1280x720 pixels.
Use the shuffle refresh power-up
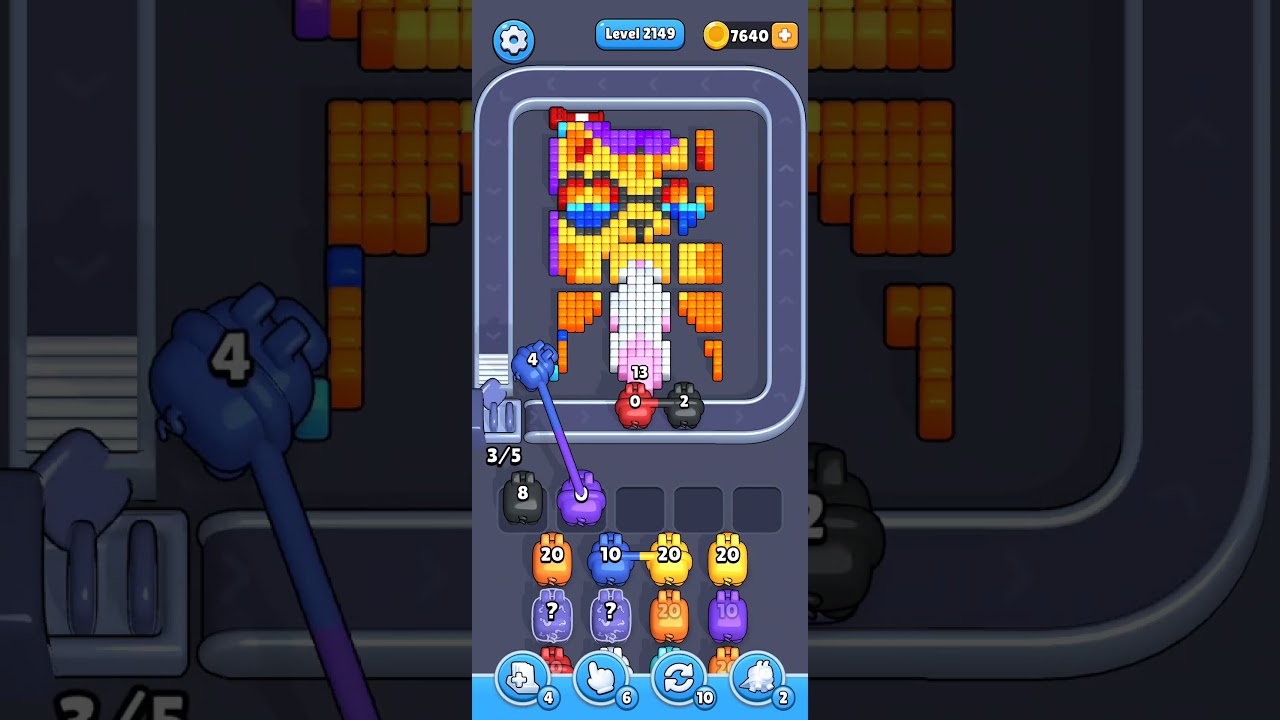pyautogui.click(x=679, y=678)
